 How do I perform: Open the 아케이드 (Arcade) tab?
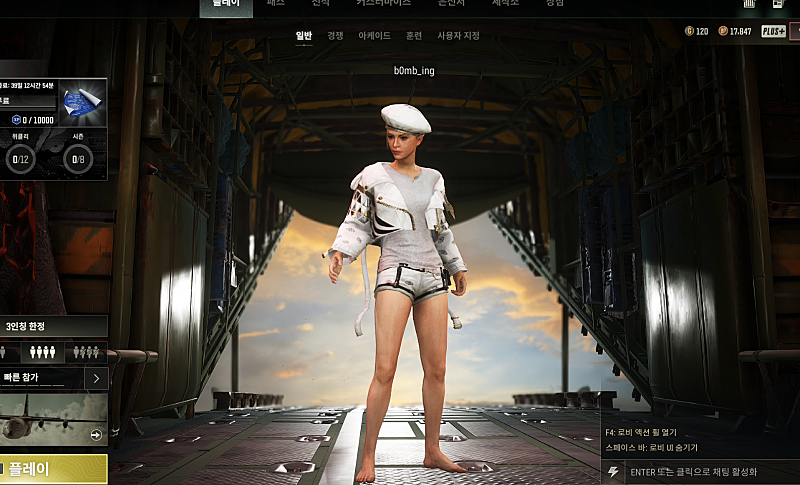[x=374, y=36]
